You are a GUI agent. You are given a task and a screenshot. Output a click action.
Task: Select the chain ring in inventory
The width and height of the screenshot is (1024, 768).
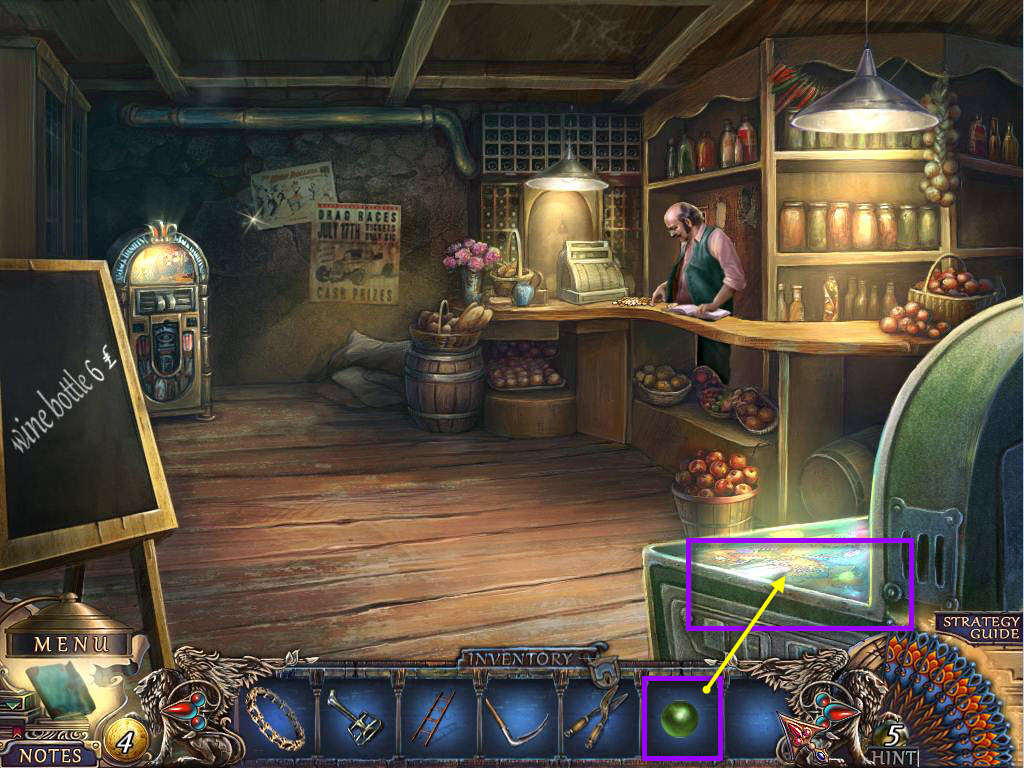click(274, 717)
